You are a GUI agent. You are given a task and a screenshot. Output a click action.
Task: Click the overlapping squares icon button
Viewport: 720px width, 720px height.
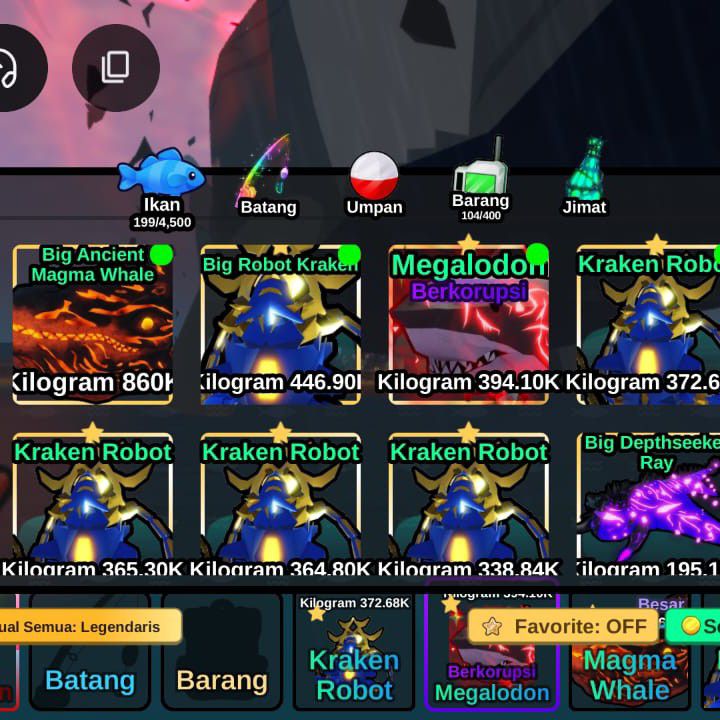[115, 68]
